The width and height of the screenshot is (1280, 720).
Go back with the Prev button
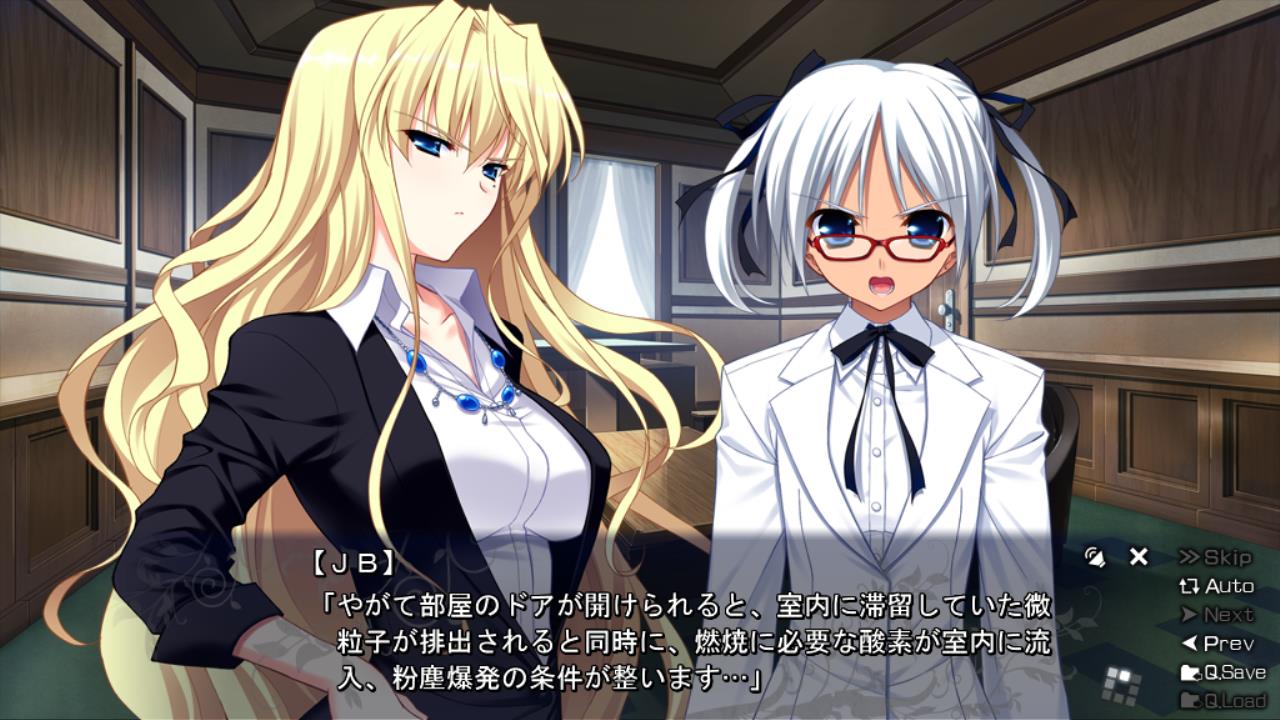[1216, 643]
